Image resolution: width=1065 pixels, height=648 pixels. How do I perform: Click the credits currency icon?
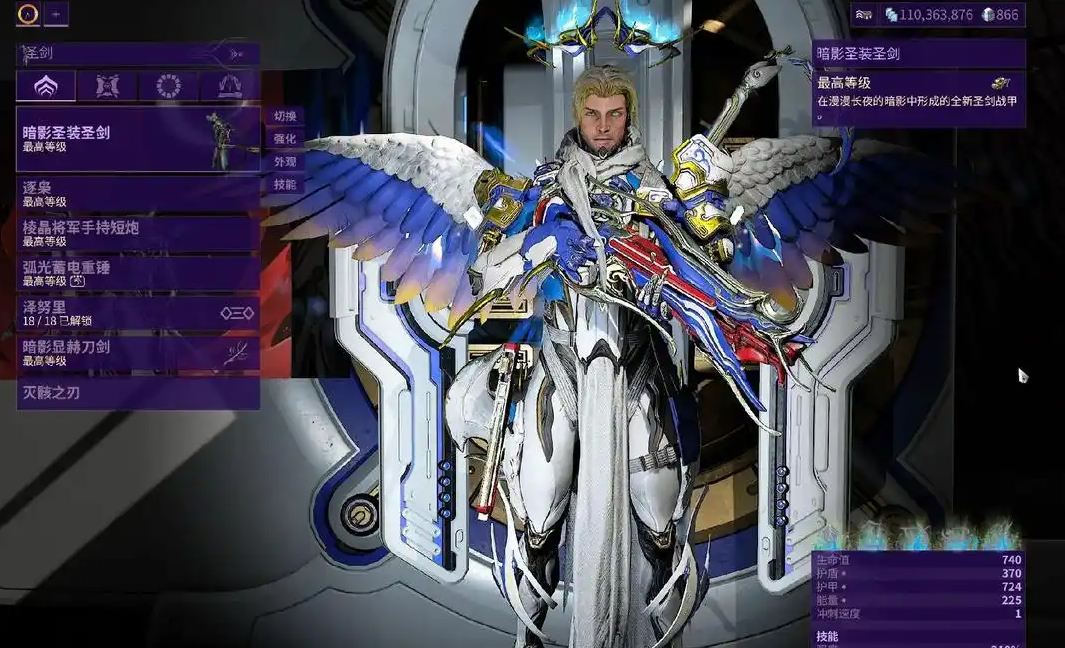(891, 15)
